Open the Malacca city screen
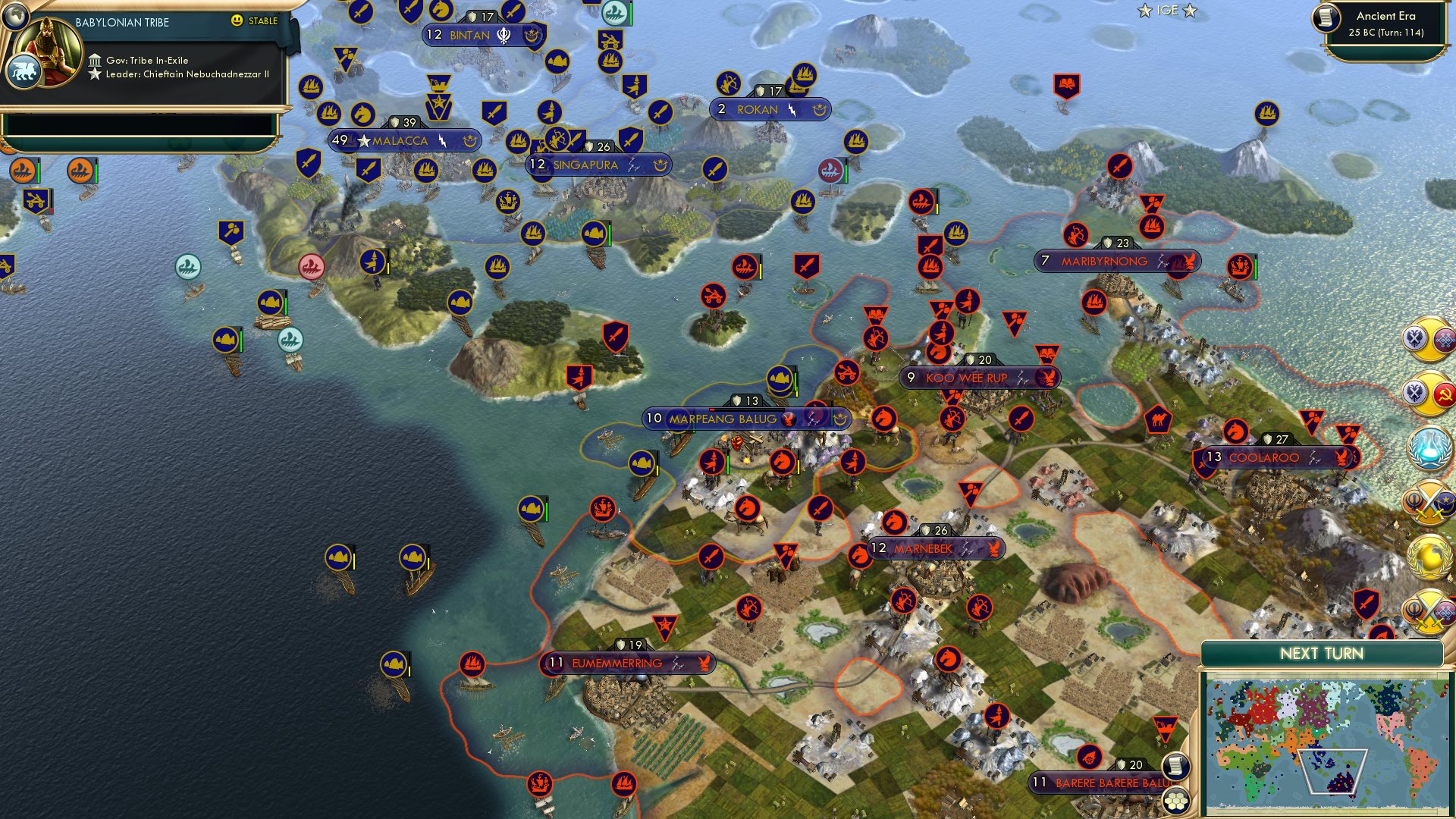Image resolution: width=1456 pixels, height=819 pixels. coord(400,140)
